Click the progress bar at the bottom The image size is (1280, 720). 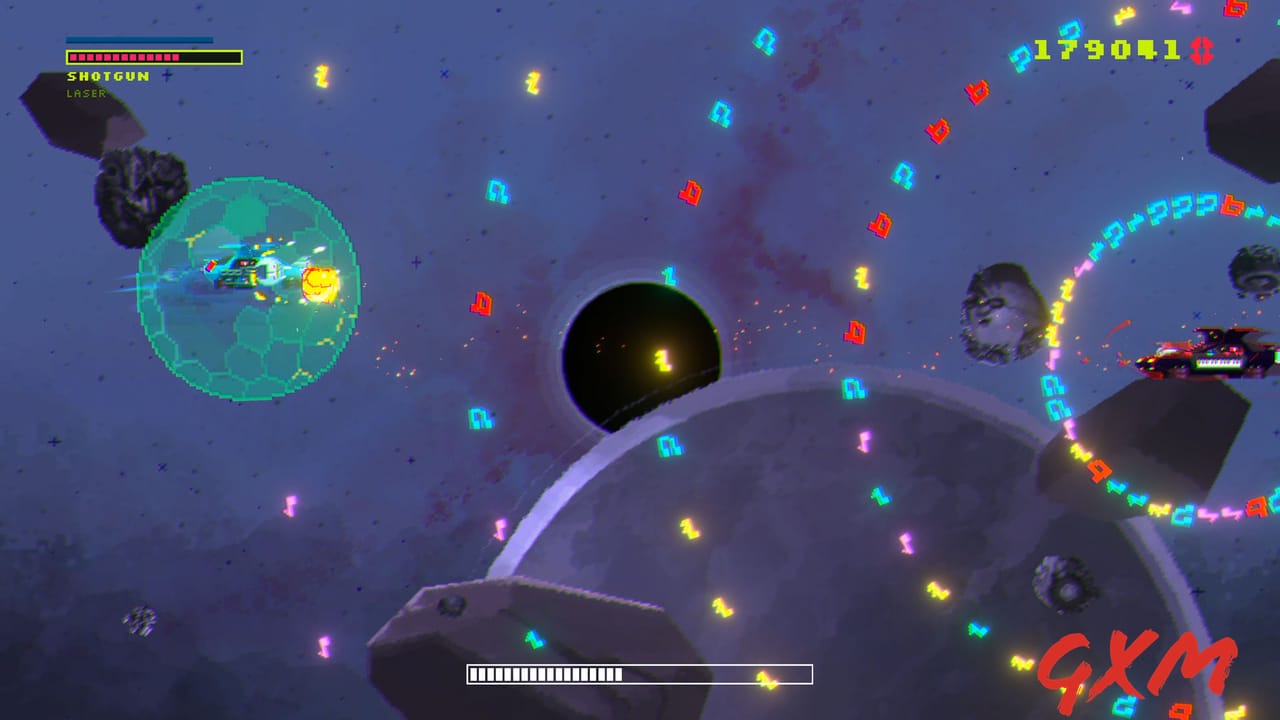tap(640, 672)
